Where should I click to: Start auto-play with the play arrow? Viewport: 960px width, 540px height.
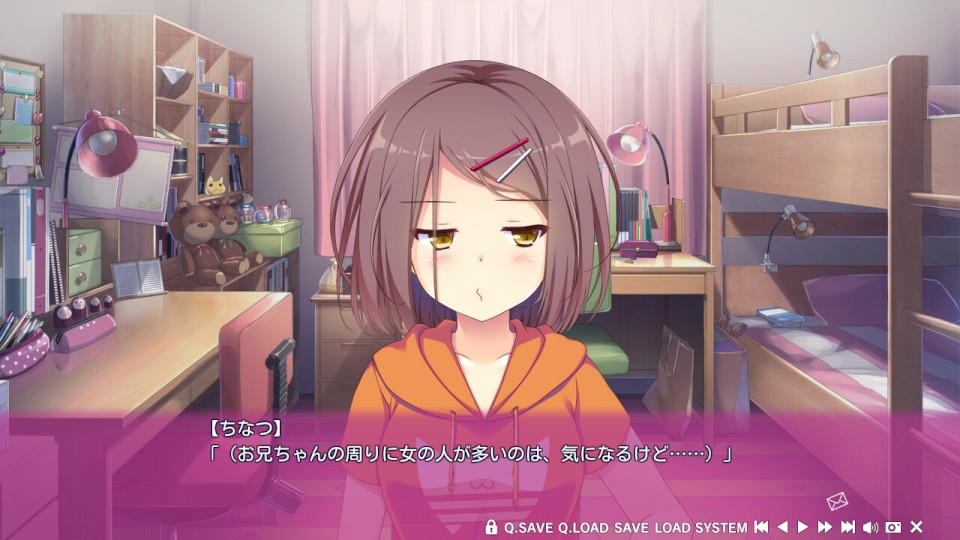[803, 527]
